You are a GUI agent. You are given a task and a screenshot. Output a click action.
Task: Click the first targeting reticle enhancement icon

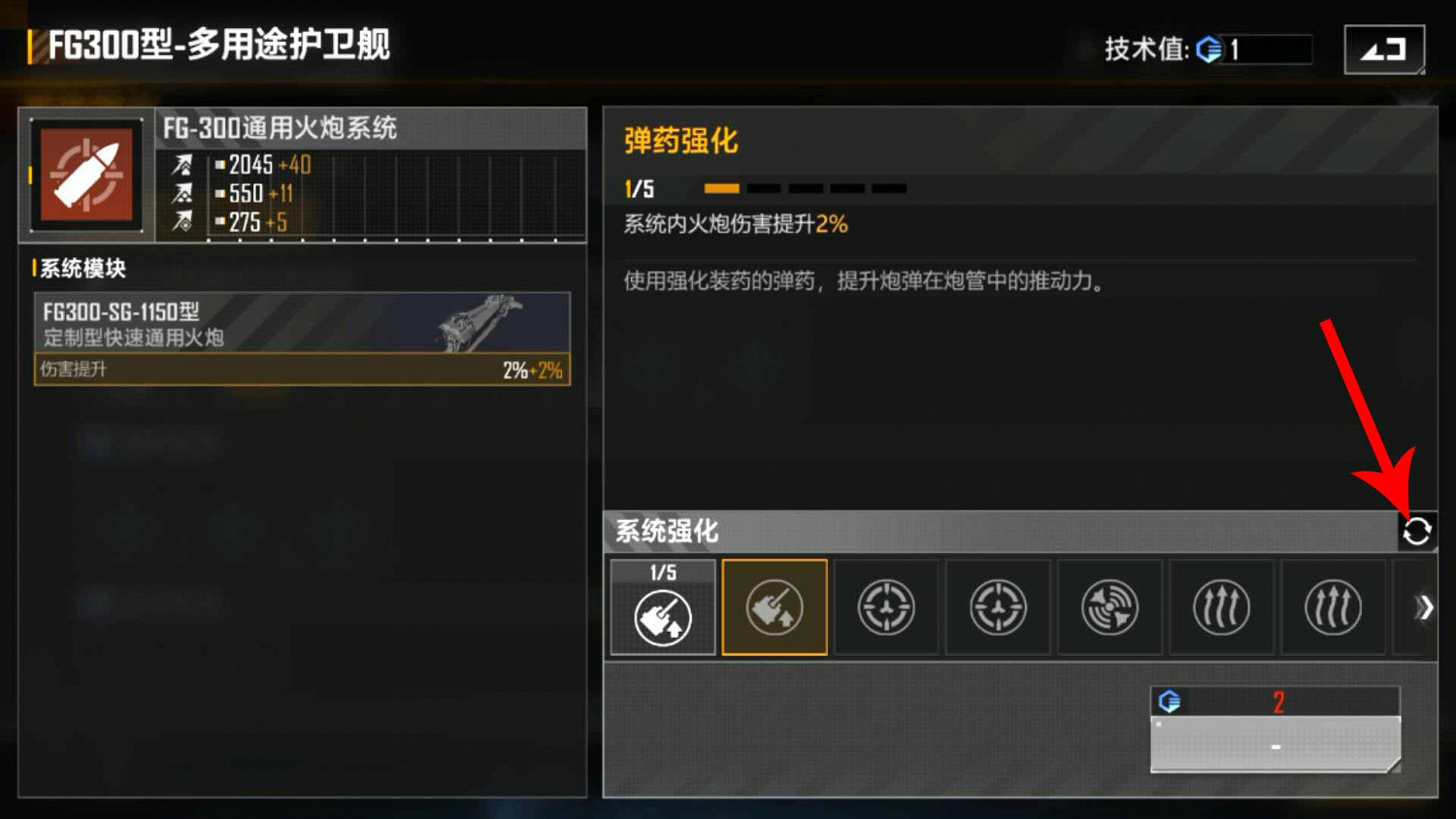point(886,606)
